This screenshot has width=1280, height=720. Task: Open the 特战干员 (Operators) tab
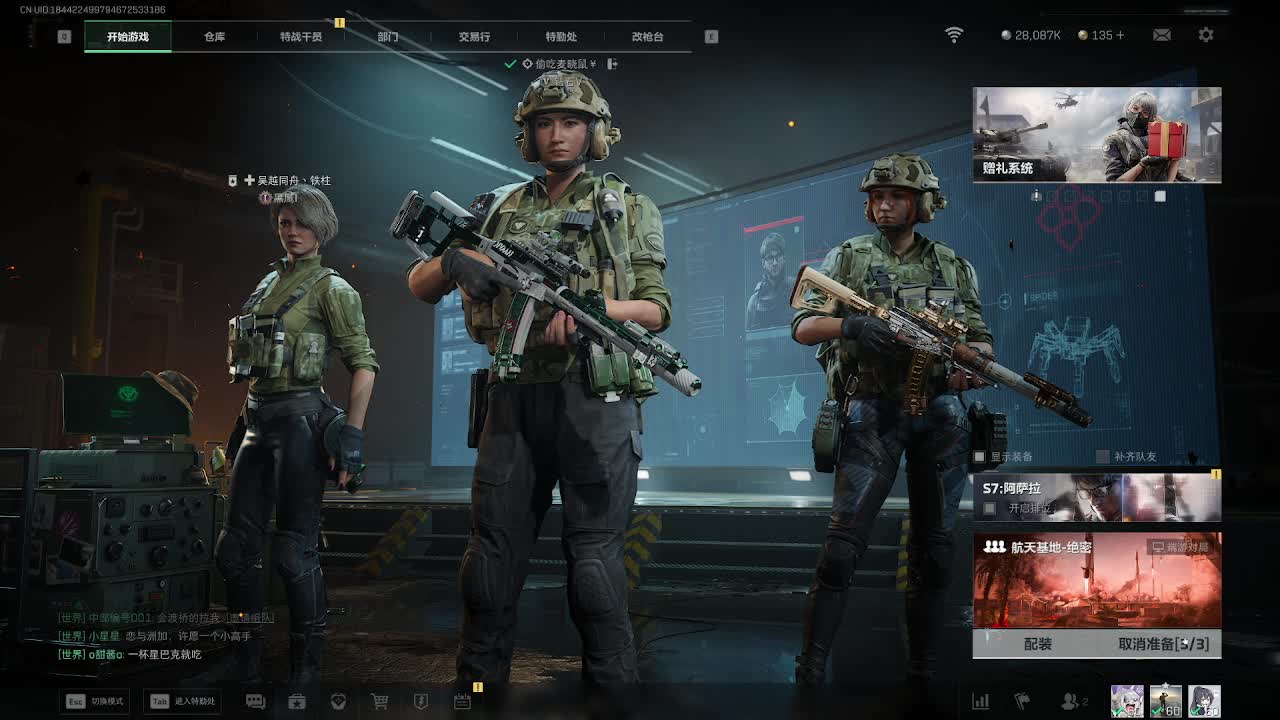click(301, 37)
